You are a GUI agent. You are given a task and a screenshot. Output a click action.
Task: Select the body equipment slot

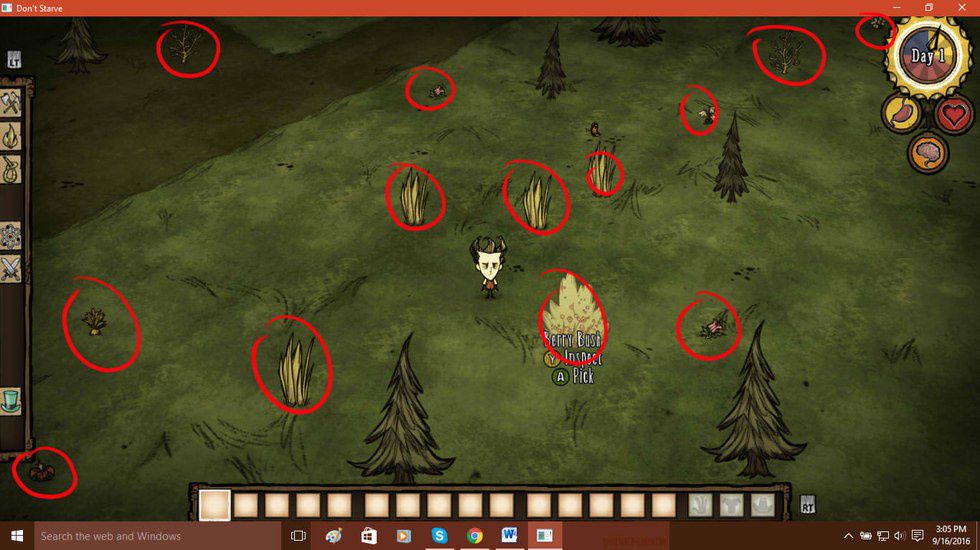tap(734, 505)
